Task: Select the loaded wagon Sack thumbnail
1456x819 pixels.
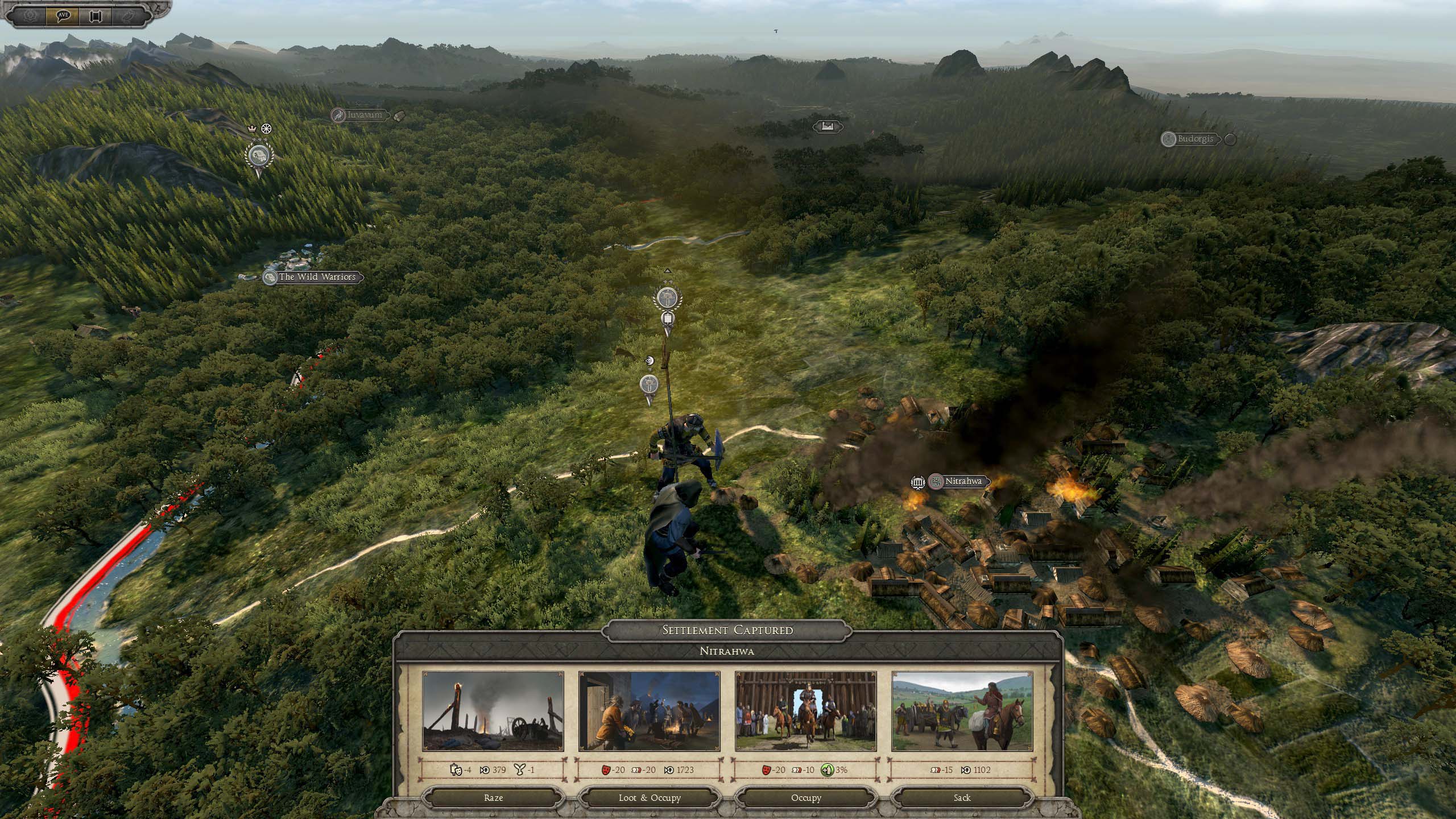Action: (x=962, y=711)
